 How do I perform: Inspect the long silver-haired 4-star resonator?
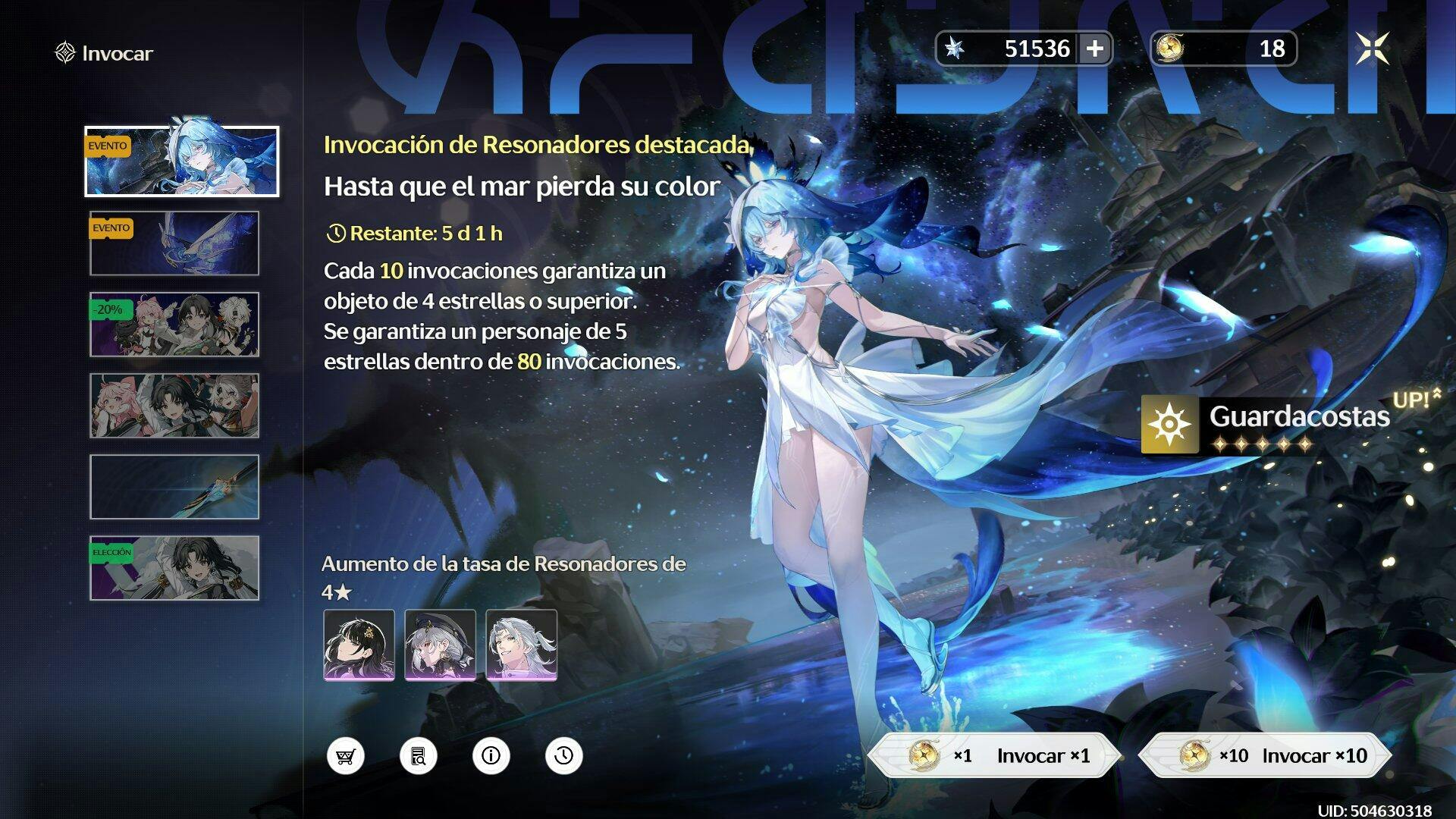click(521, 645)
